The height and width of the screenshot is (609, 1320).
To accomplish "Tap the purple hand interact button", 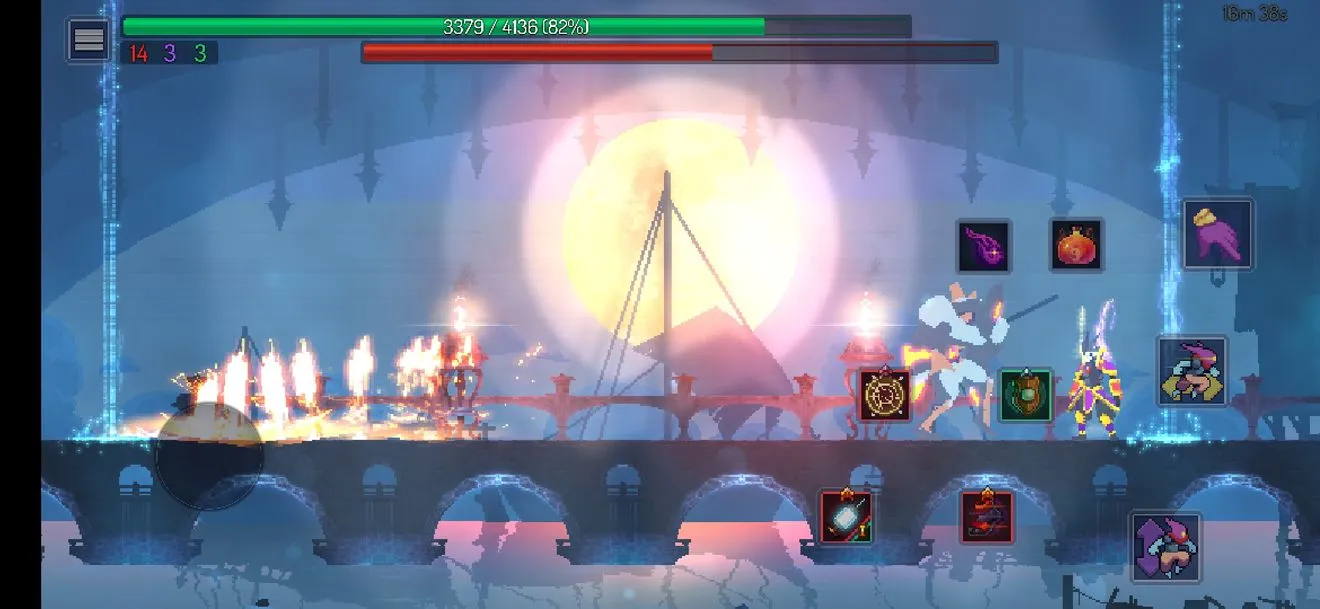I will click(1218, 235).
